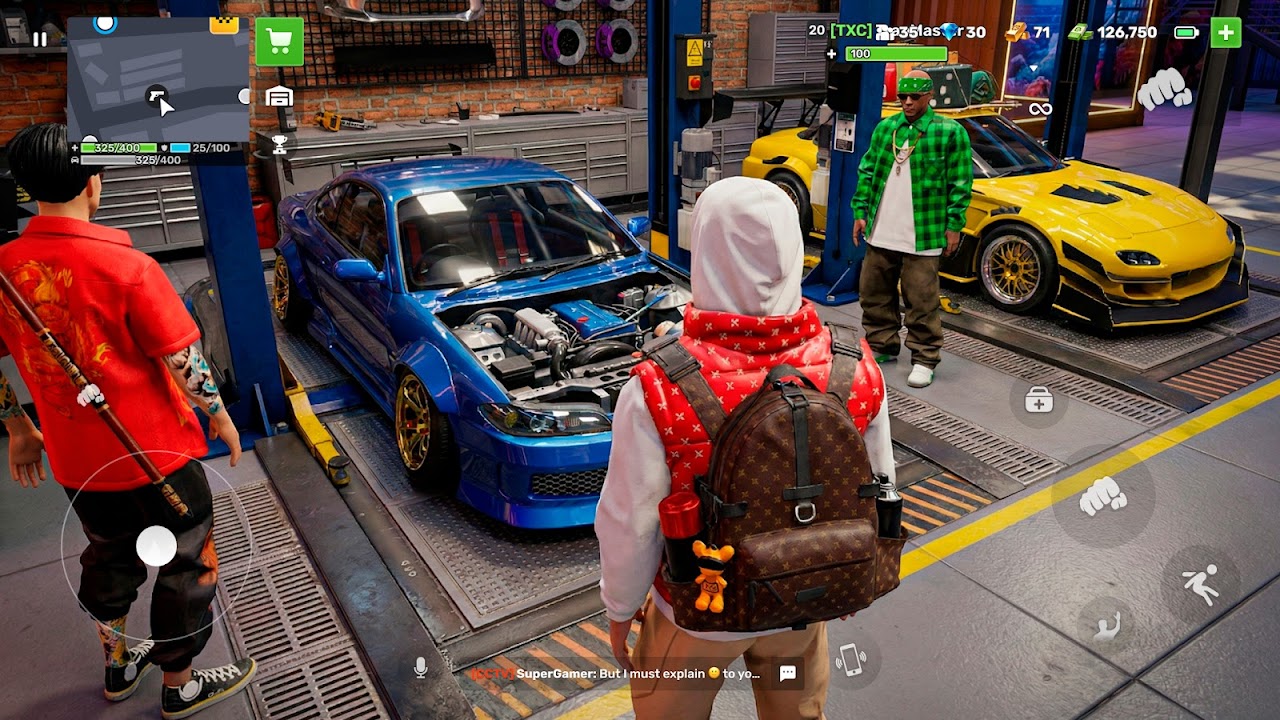Use the first aid kit button

[1039, 401]
